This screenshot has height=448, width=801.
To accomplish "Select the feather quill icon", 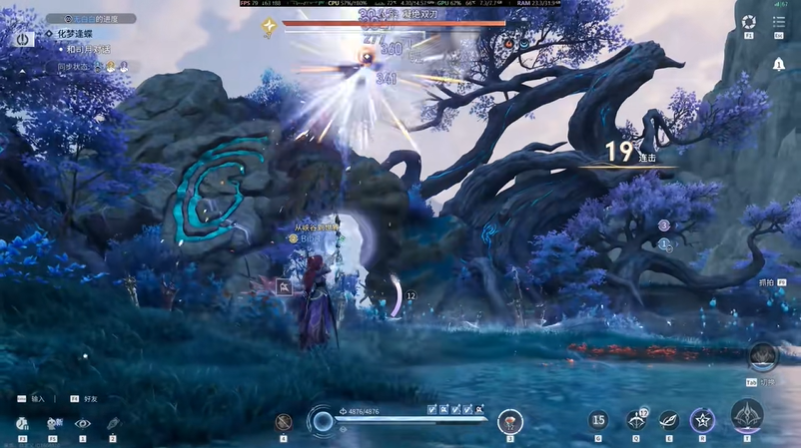I will 112,424.
